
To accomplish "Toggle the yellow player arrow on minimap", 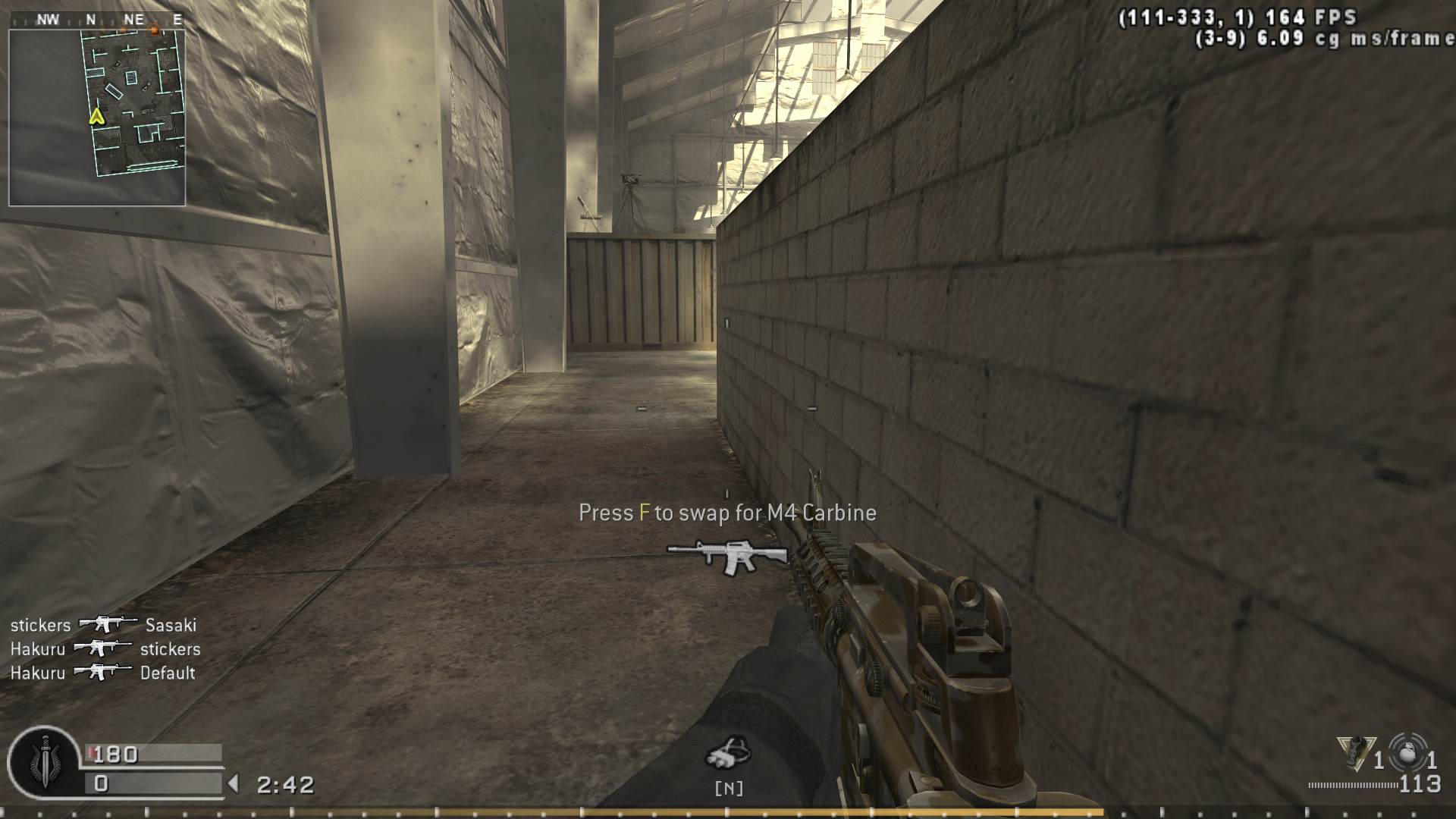I will 96,118.
